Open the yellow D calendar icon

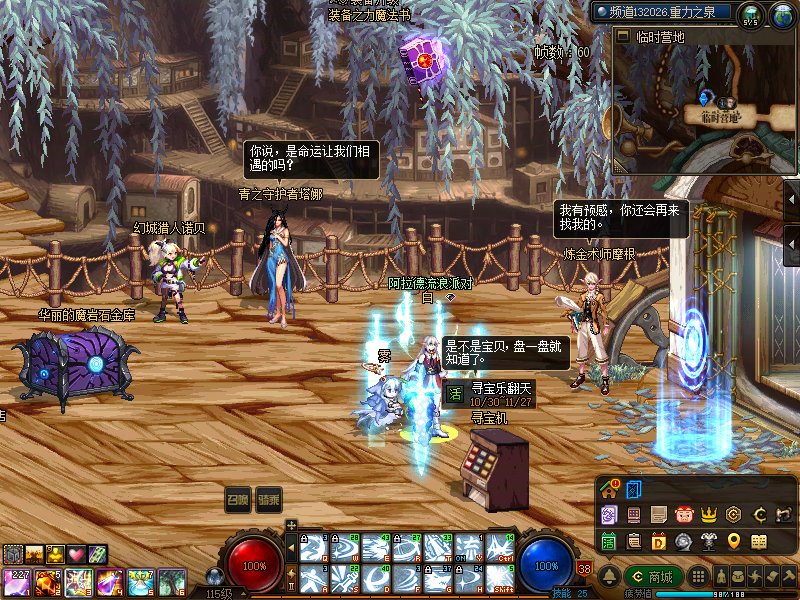(x=659, y=541)
